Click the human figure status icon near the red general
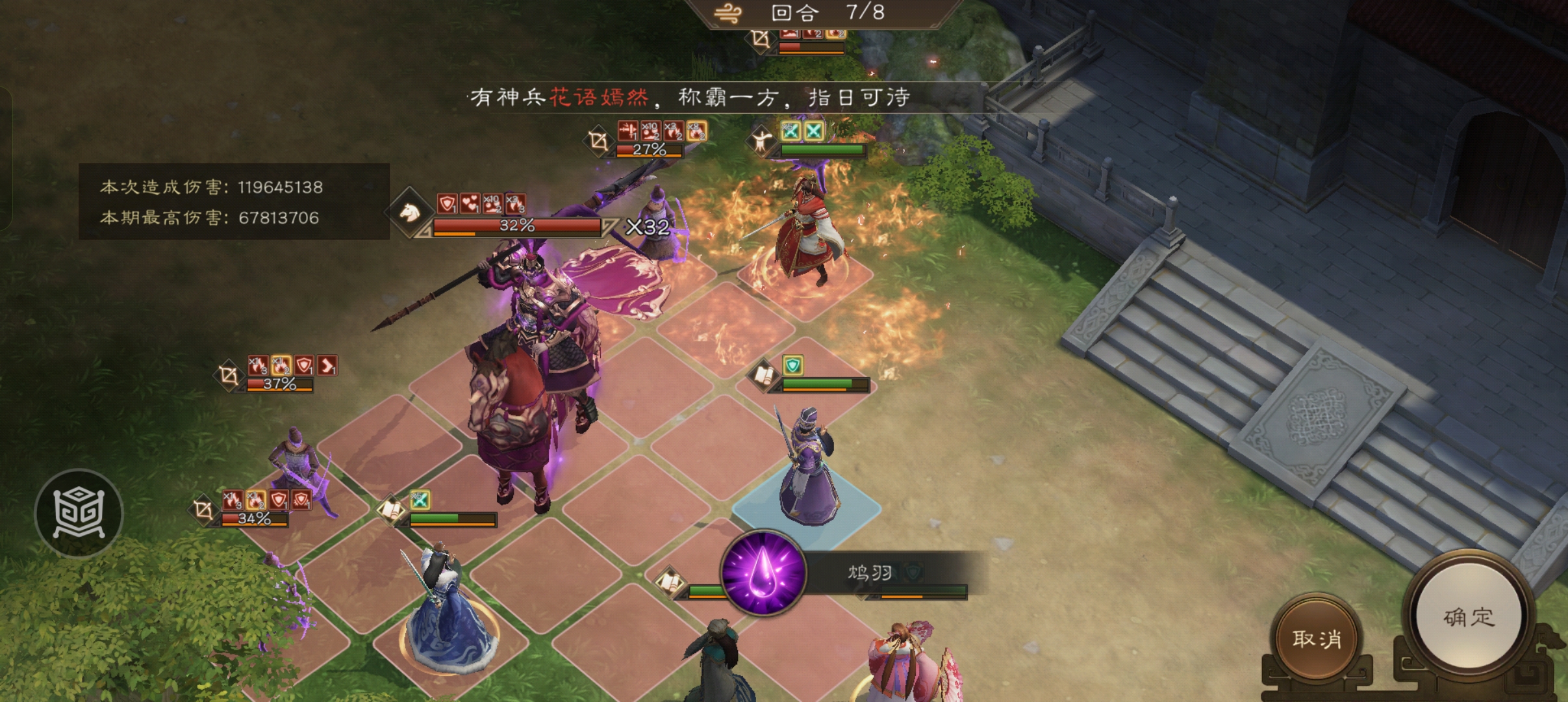The width and height of the screenshot is (1568, 702). [x=760, y=138]
